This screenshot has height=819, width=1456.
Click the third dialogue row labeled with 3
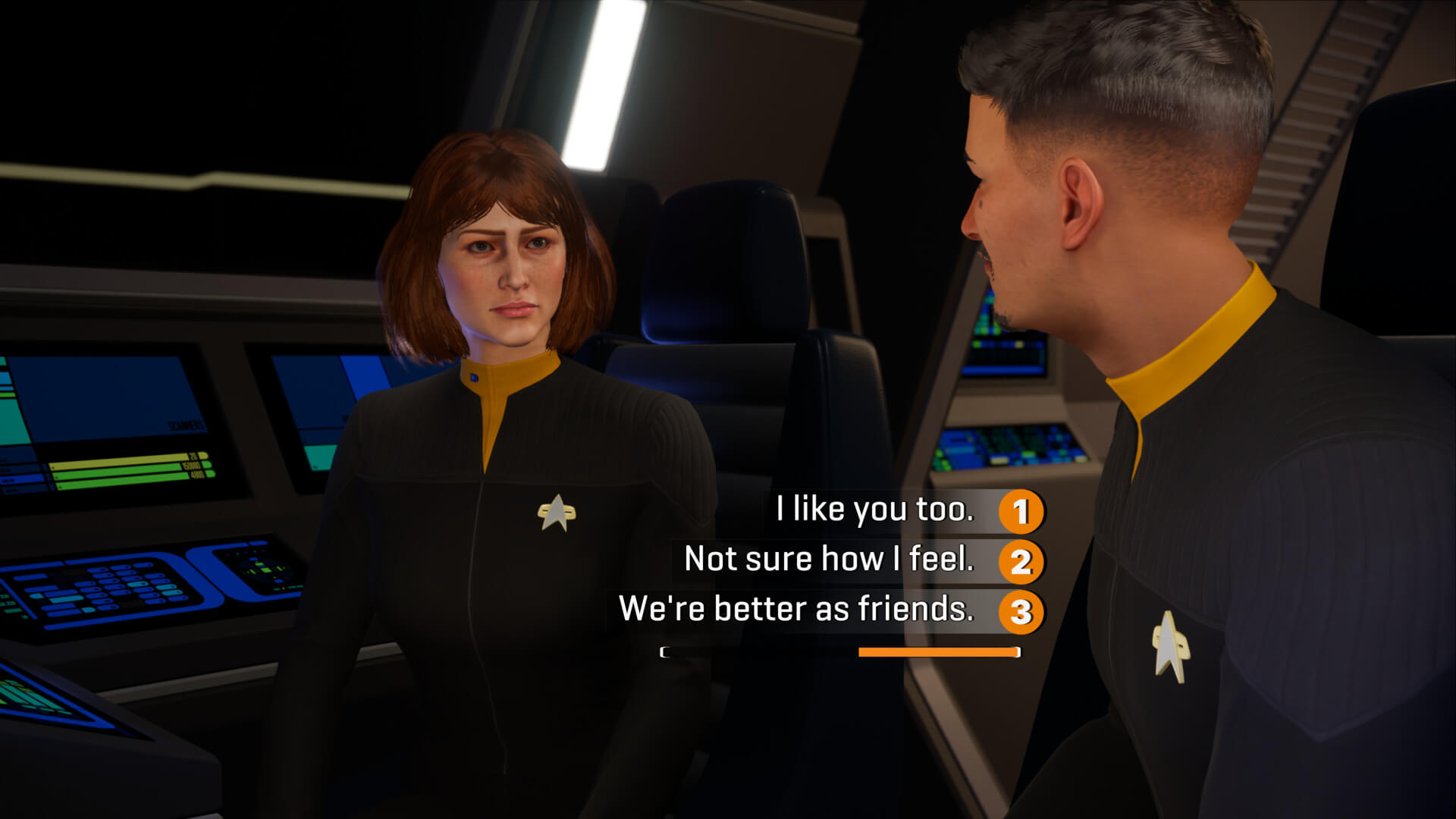(x=834, y=611)
